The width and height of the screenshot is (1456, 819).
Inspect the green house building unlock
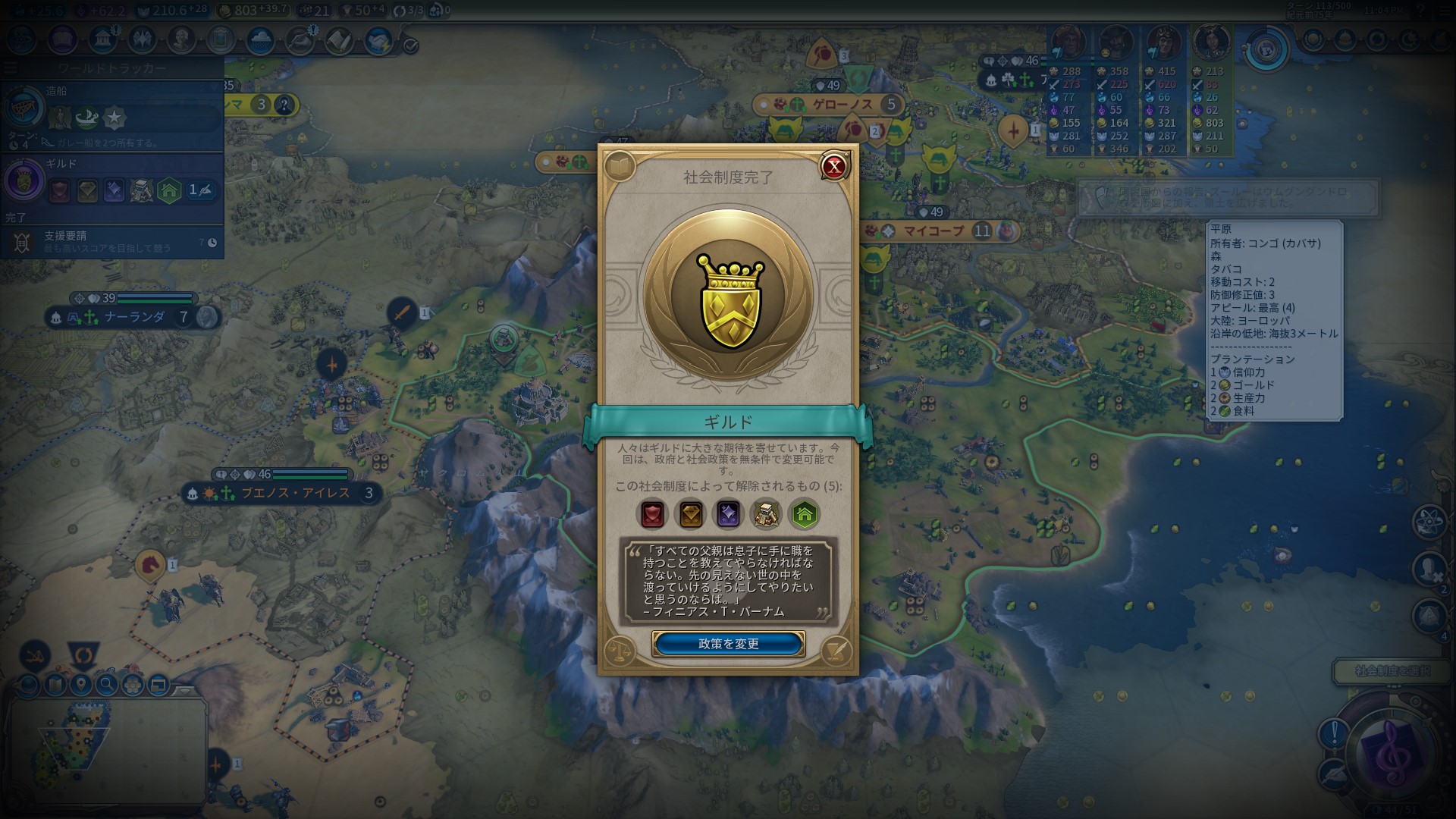(x=804, y=514)
